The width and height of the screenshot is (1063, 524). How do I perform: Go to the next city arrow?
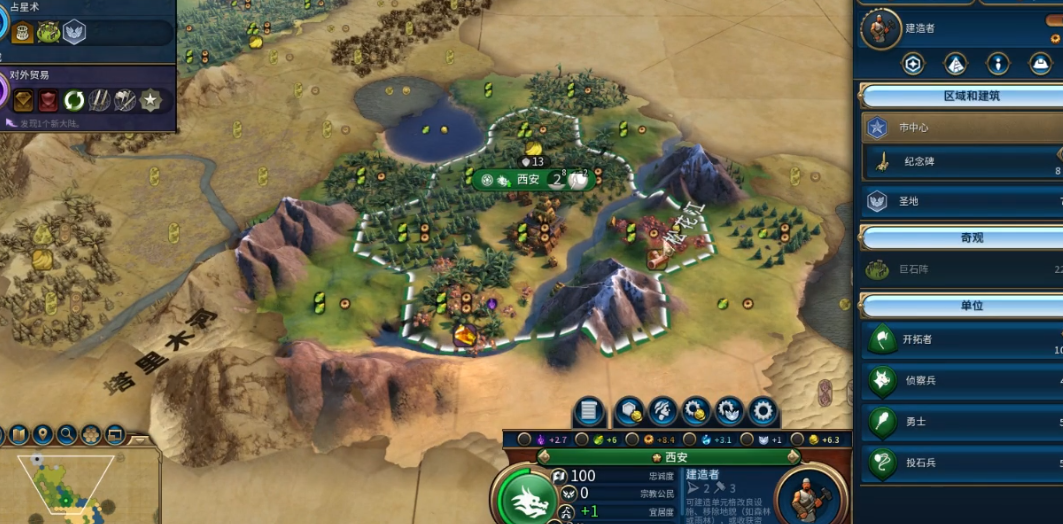pyautogui.click(x=792, y=457)
